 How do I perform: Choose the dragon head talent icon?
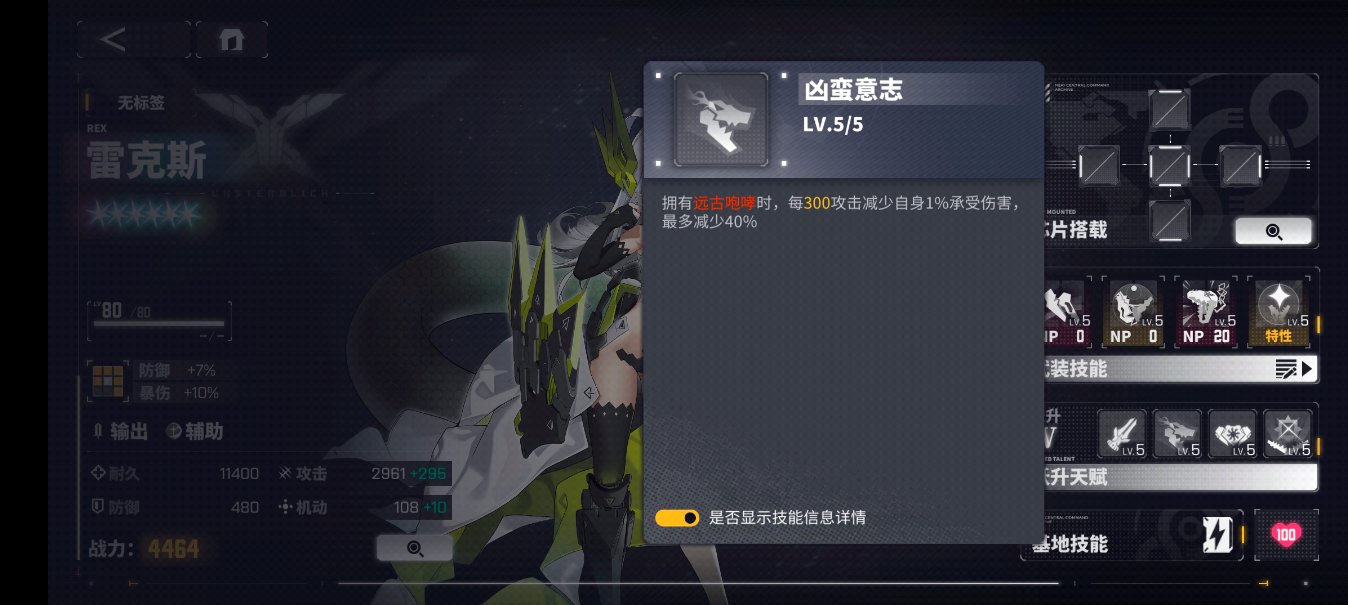coord(1177,434)
